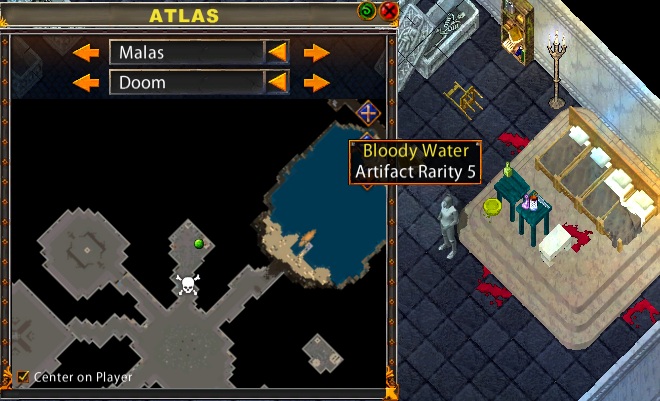Go to previous facet with left arrow beside Malas
Screen dimensions: 660x401
[x=86, y=52]
